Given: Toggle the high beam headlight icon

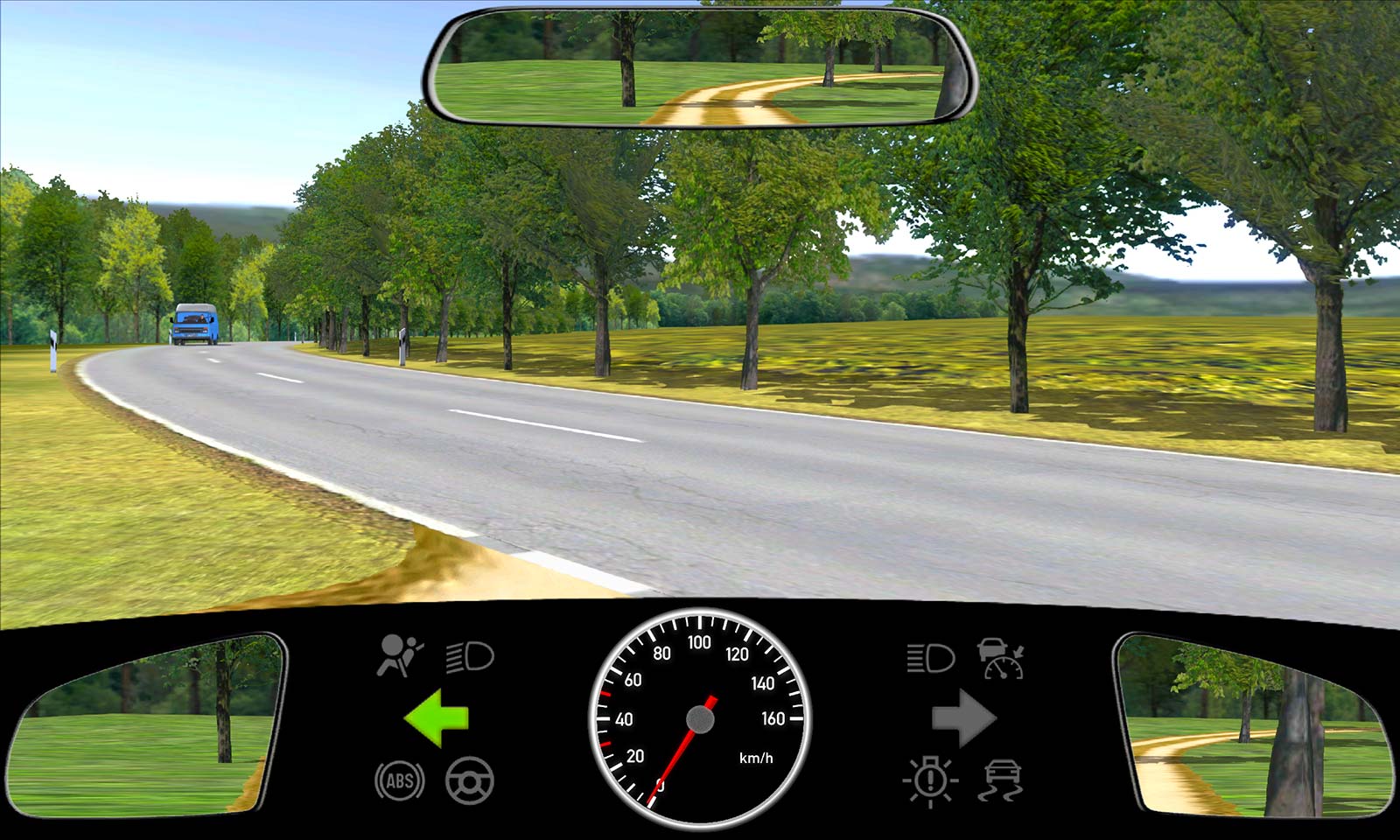Looking at the screenshot, I should (x=930, y=657).
